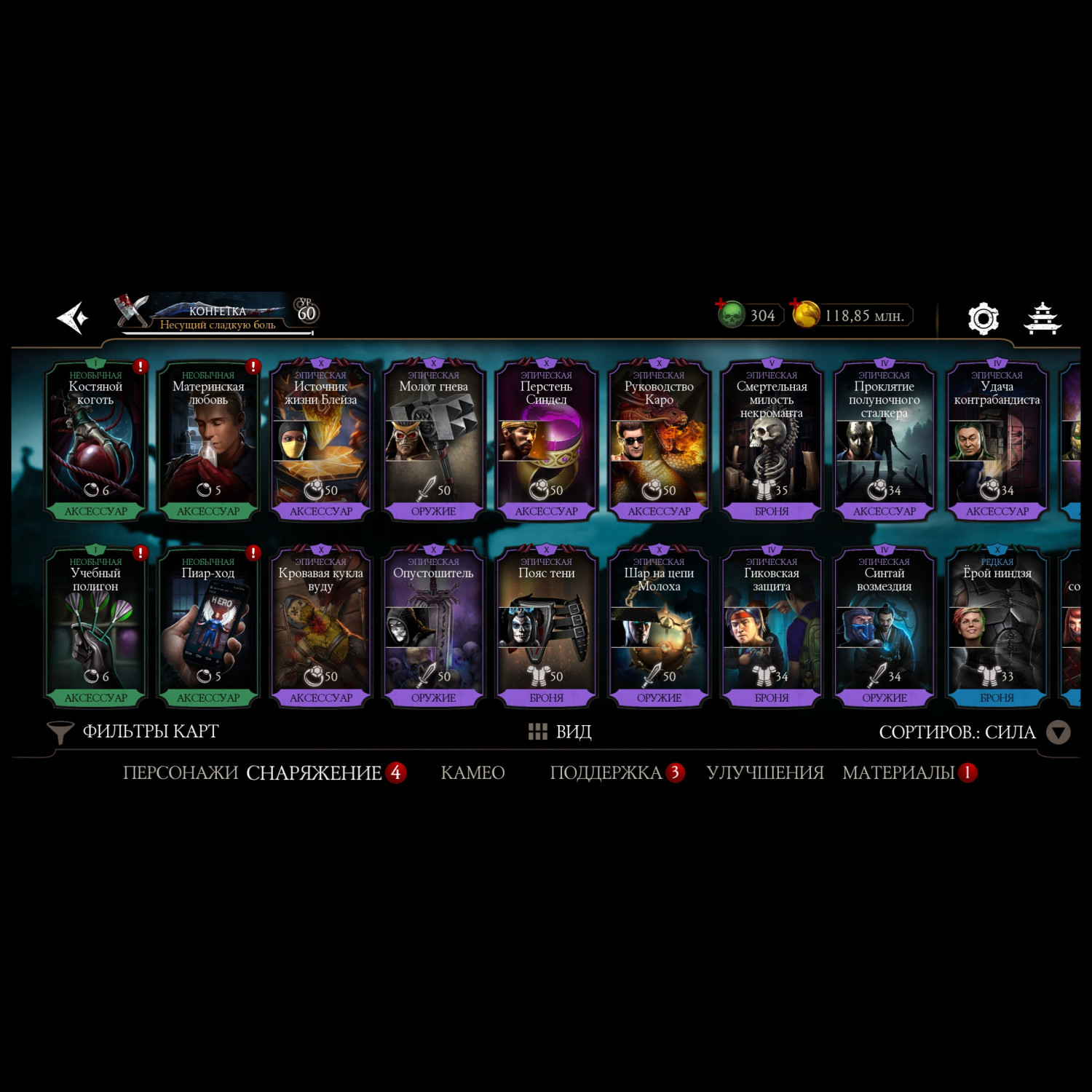This screenshot has height=1092, width=1092.
Task: Open the pagoda home icon
Action: (x=1042, y=319)
